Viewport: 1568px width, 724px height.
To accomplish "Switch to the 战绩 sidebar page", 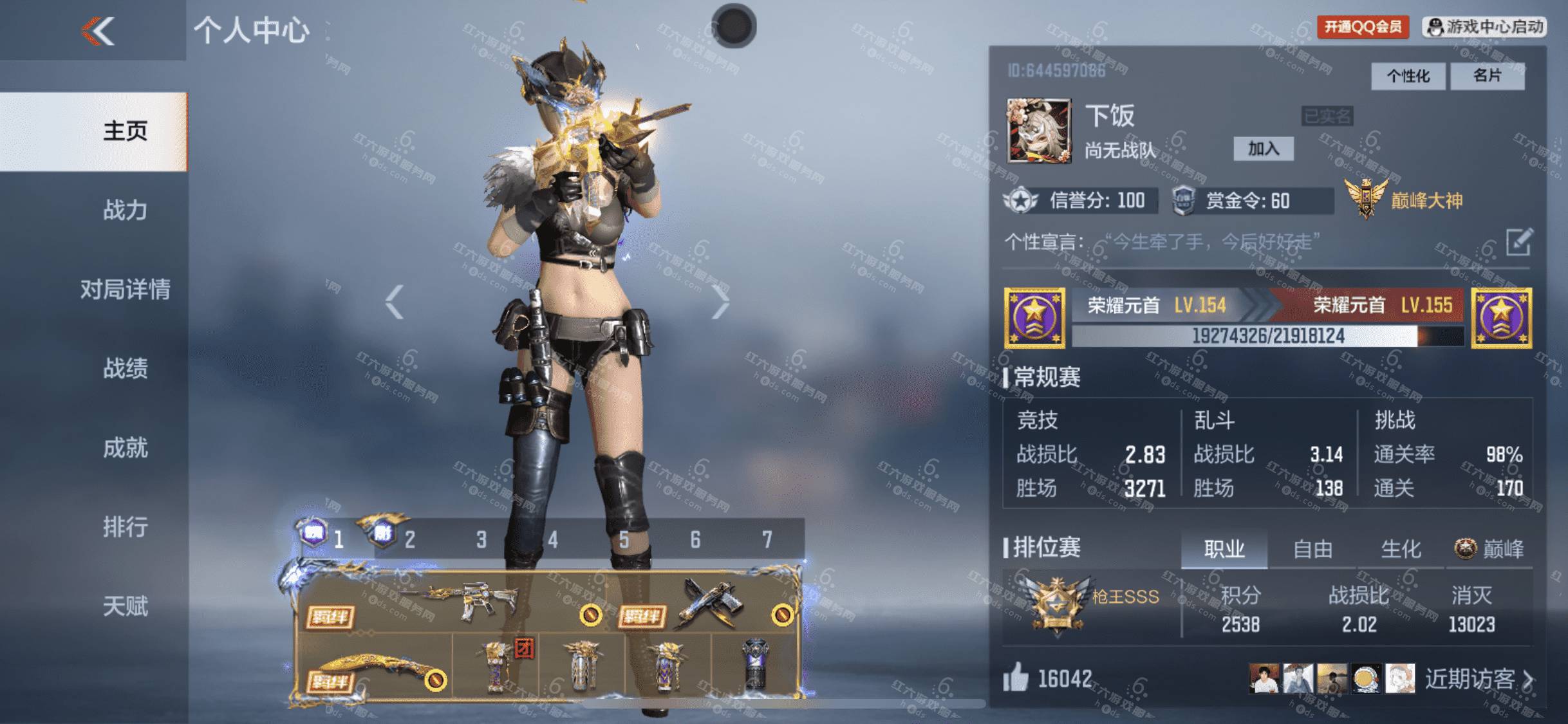I will tap(125, 369).
